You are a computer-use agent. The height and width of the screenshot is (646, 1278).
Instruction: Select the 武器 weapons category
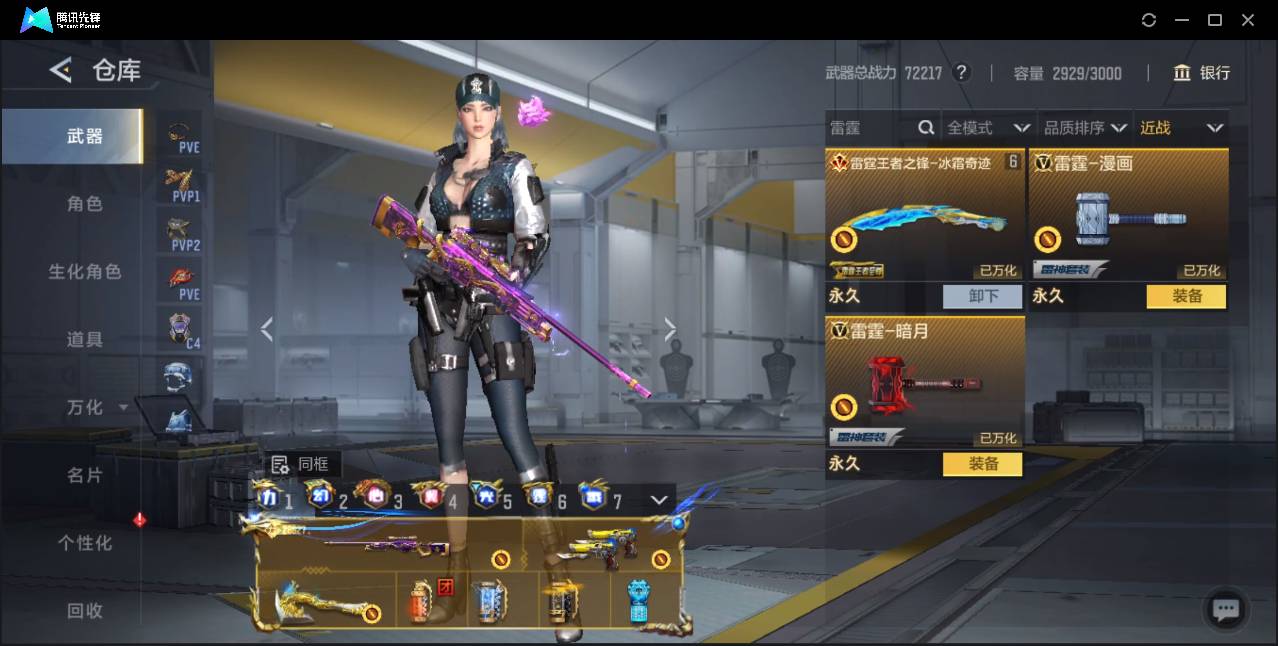(x=84, y=136)
